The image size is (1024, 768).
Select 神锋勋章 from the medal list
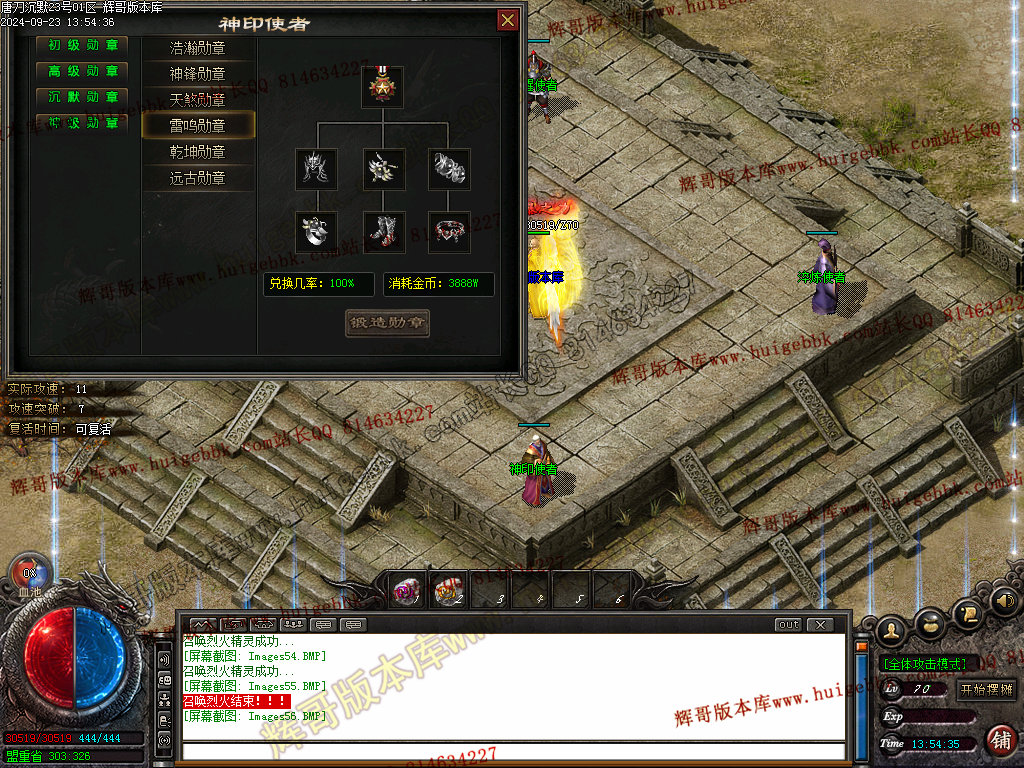[198, 74]
